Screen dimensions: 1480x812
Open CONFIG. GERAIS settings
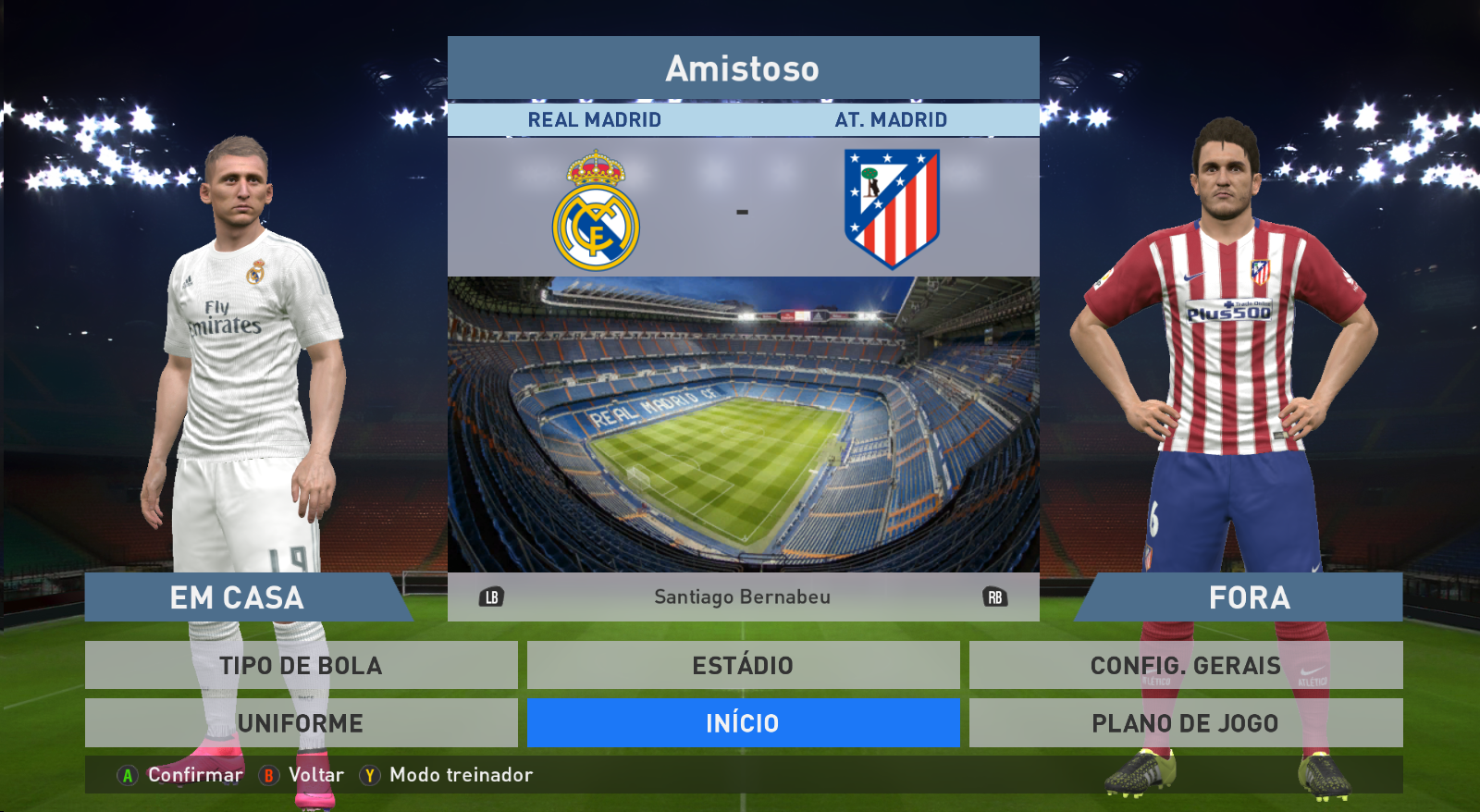tap(1185, 665)
